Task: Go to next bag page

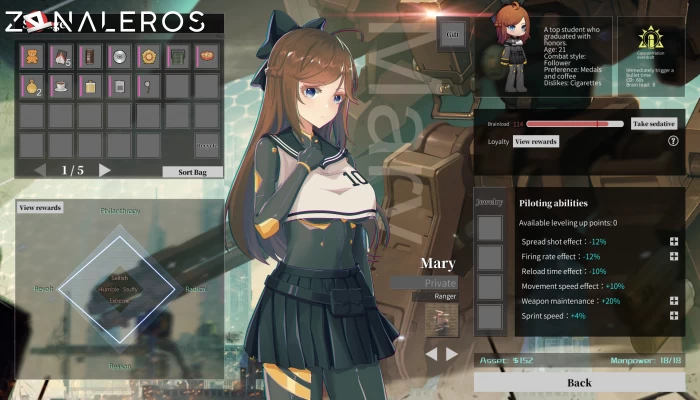Action: 105,171
